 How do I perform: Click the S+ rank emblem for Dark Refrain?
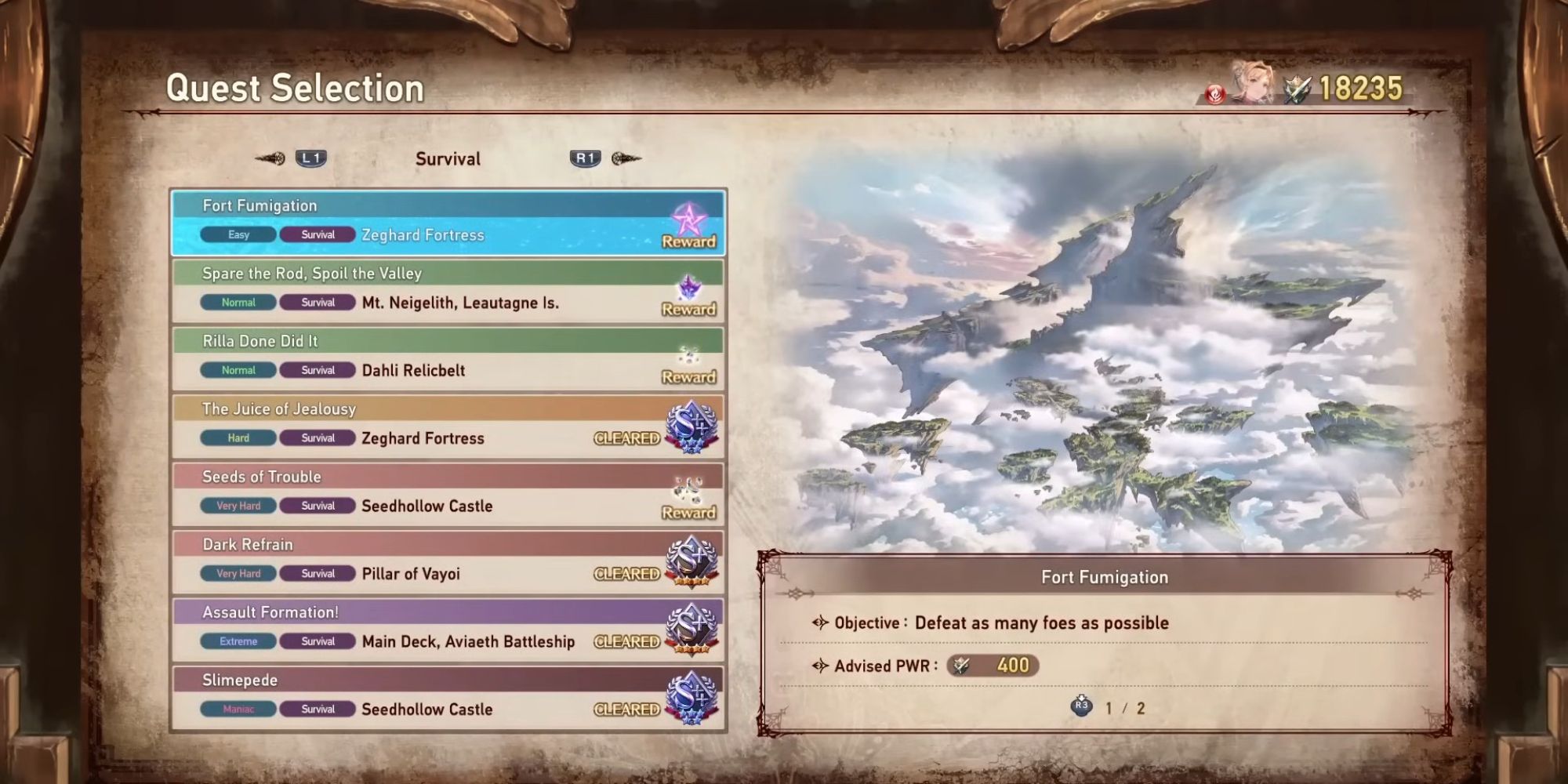click(x=693, y=563)
